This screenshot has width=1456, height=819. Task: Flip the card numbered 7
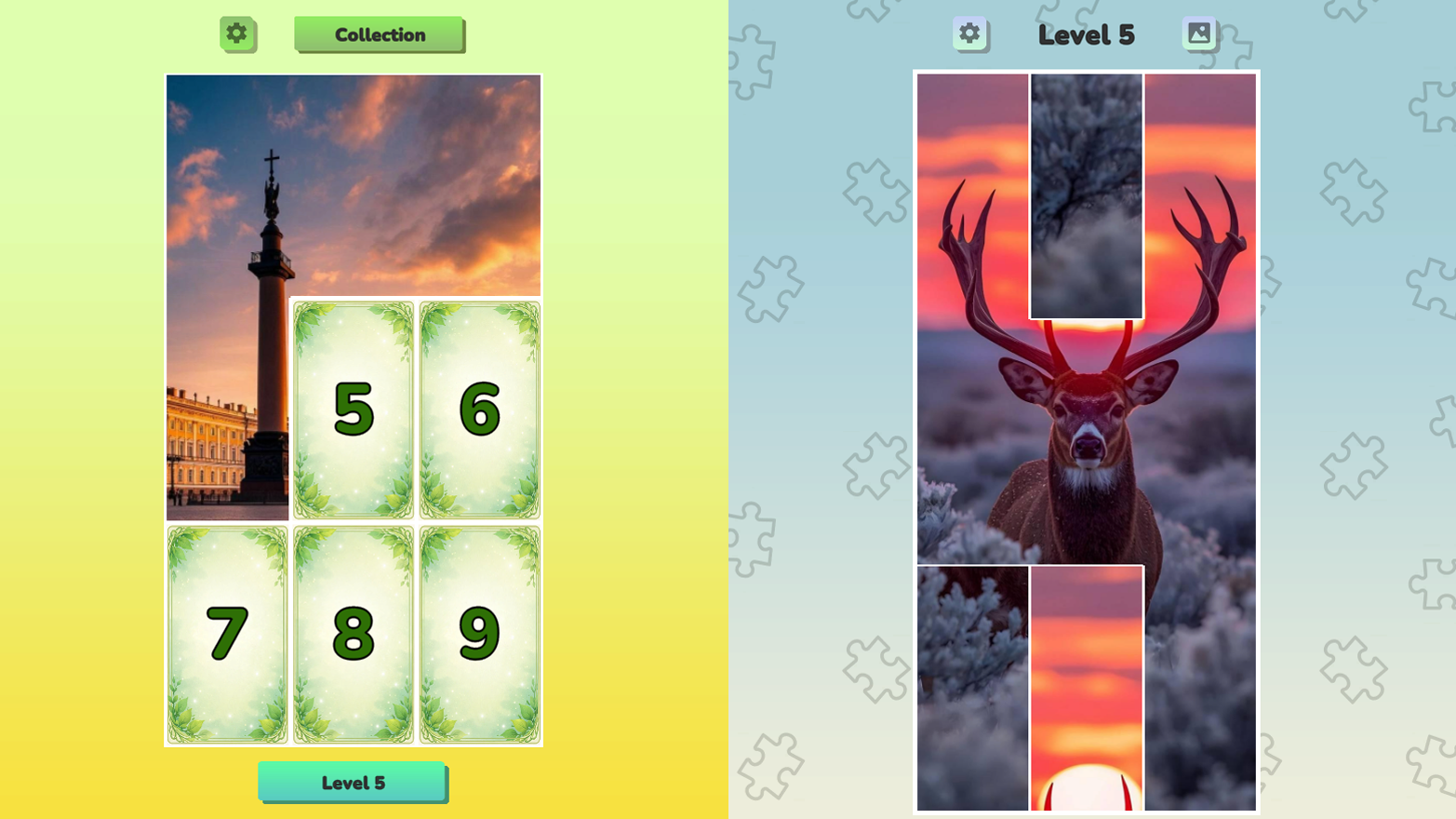[x=226, y=633]
